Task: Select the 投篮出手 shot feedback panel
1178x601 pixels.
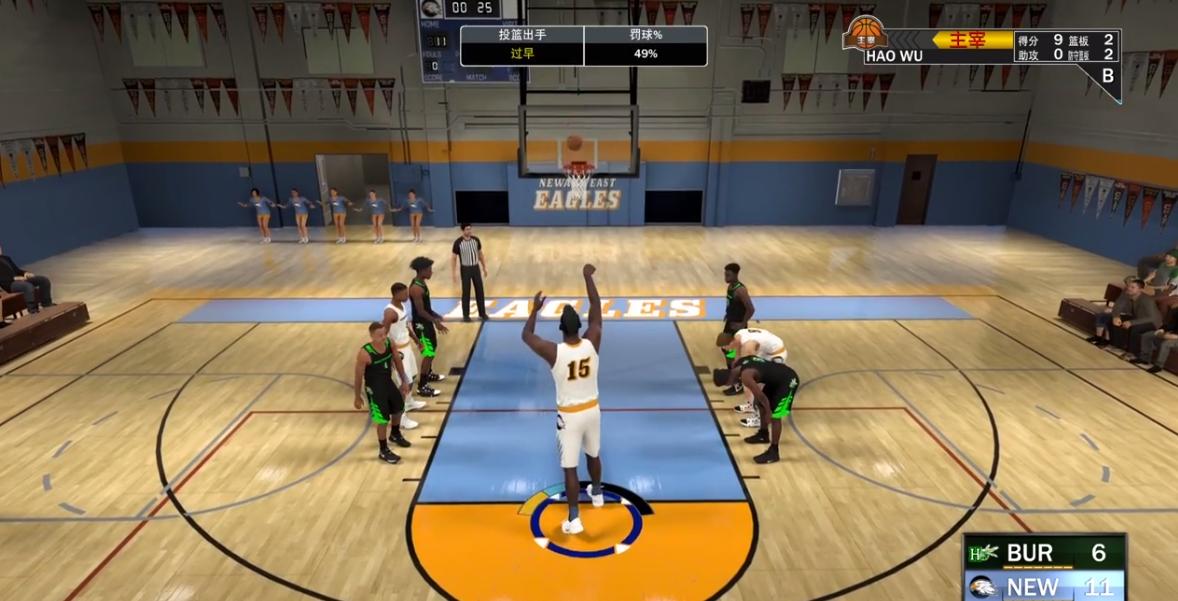Action: point(522,45)
